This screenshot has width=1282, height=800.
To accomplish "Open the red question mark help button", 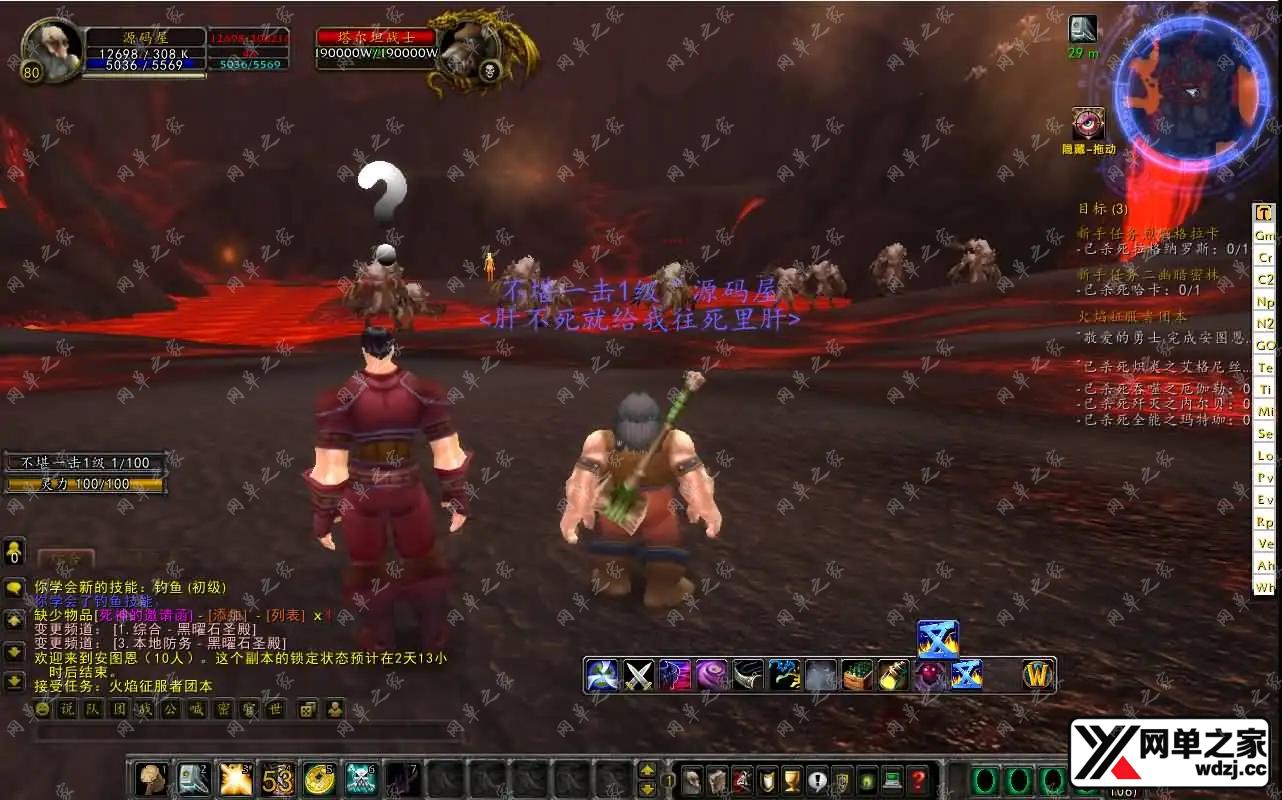I will [917, 780].
